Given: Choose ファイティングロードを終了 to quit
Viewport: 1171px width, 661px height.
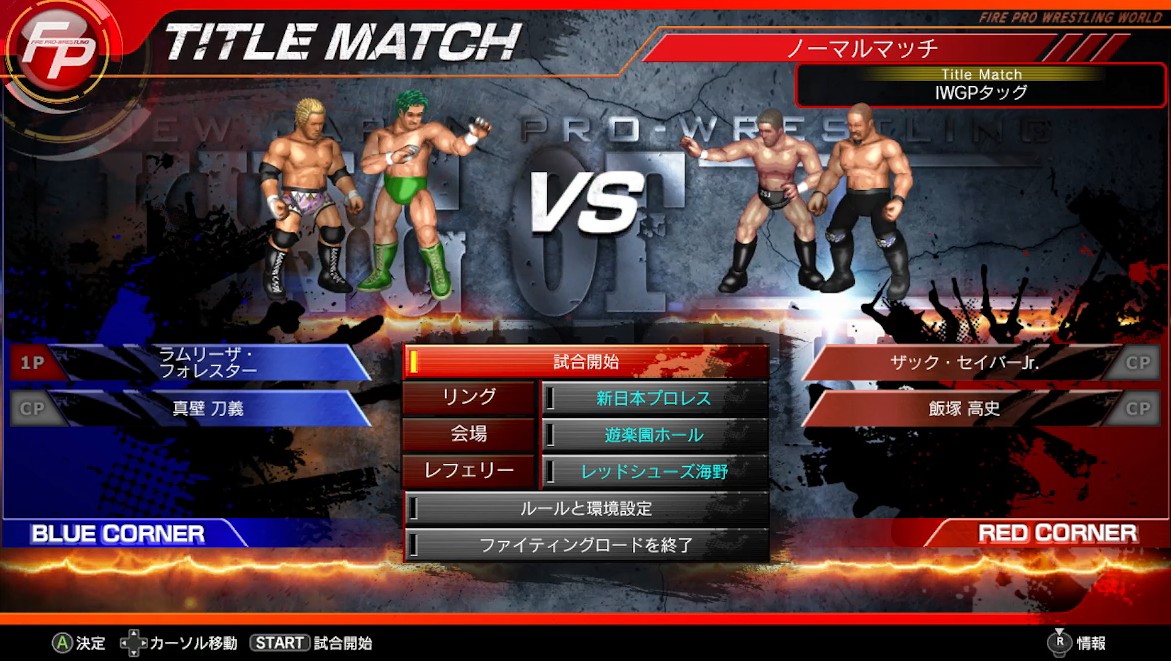Looking at the screenshot, I should tap(586, 545).
